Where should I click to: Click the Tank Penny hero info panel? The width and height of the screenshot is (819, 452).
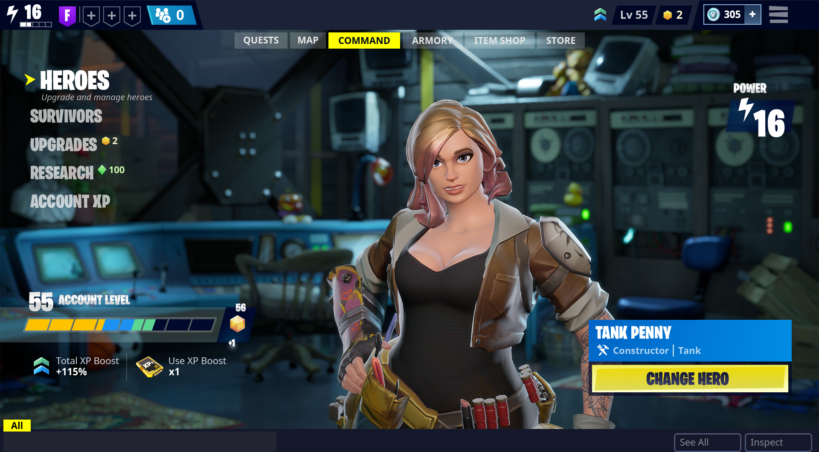pos(691,340)
